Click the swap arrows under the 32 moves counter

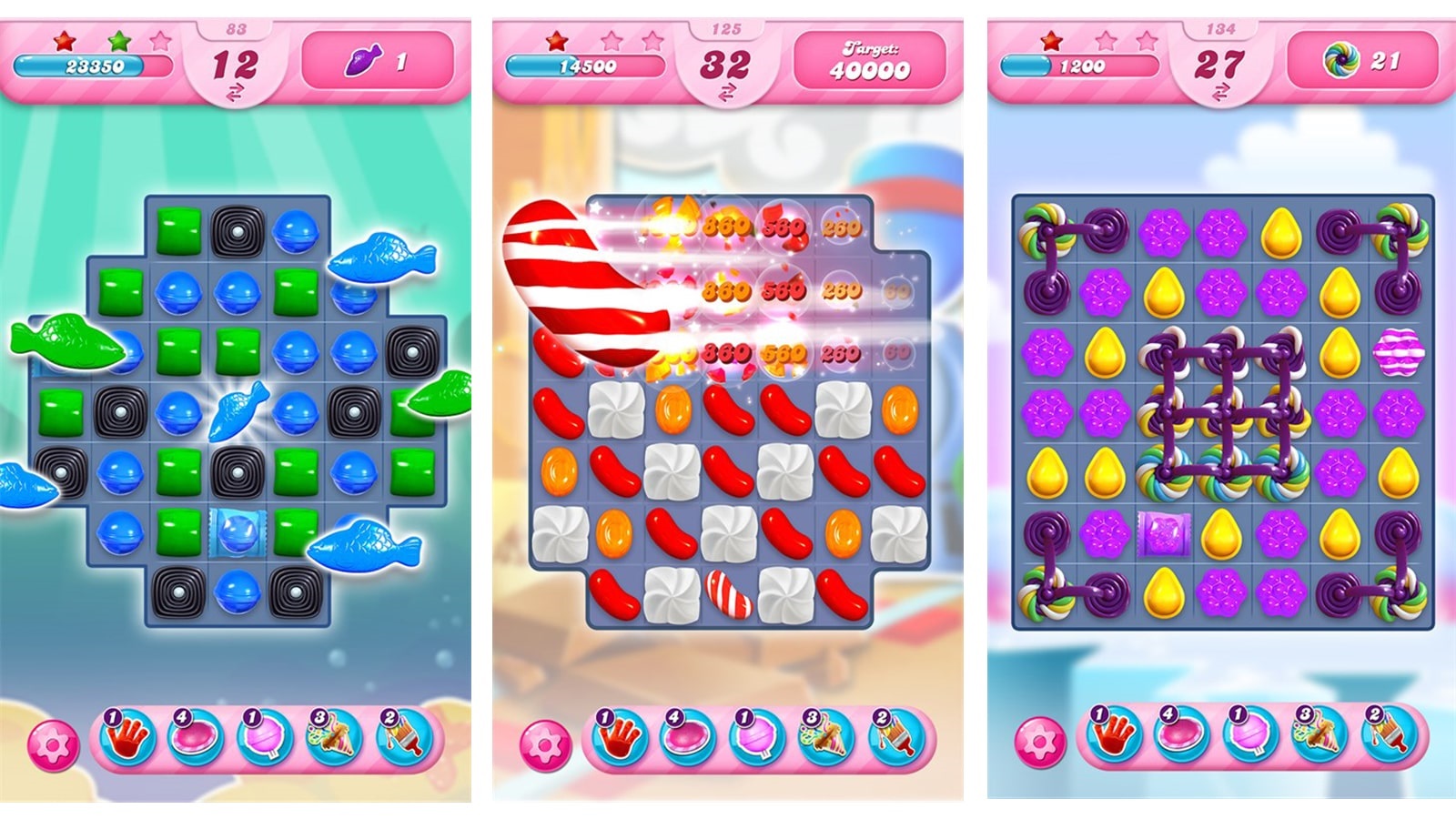tap(728, 88)
